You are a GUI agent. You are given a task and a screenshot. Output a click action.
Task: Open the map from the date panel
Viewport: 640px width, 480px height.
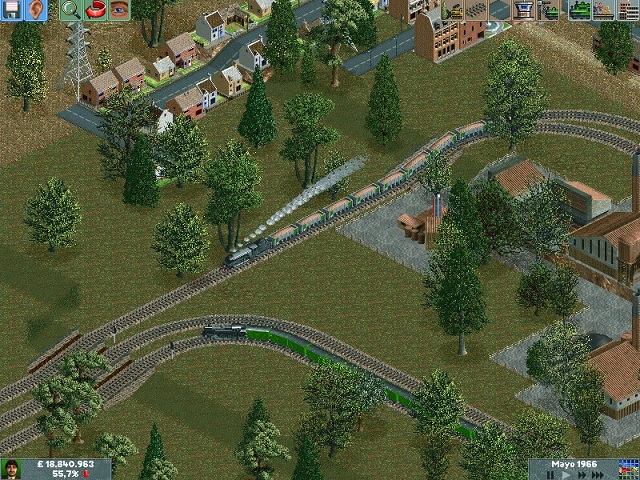click(x=627, y=469)
